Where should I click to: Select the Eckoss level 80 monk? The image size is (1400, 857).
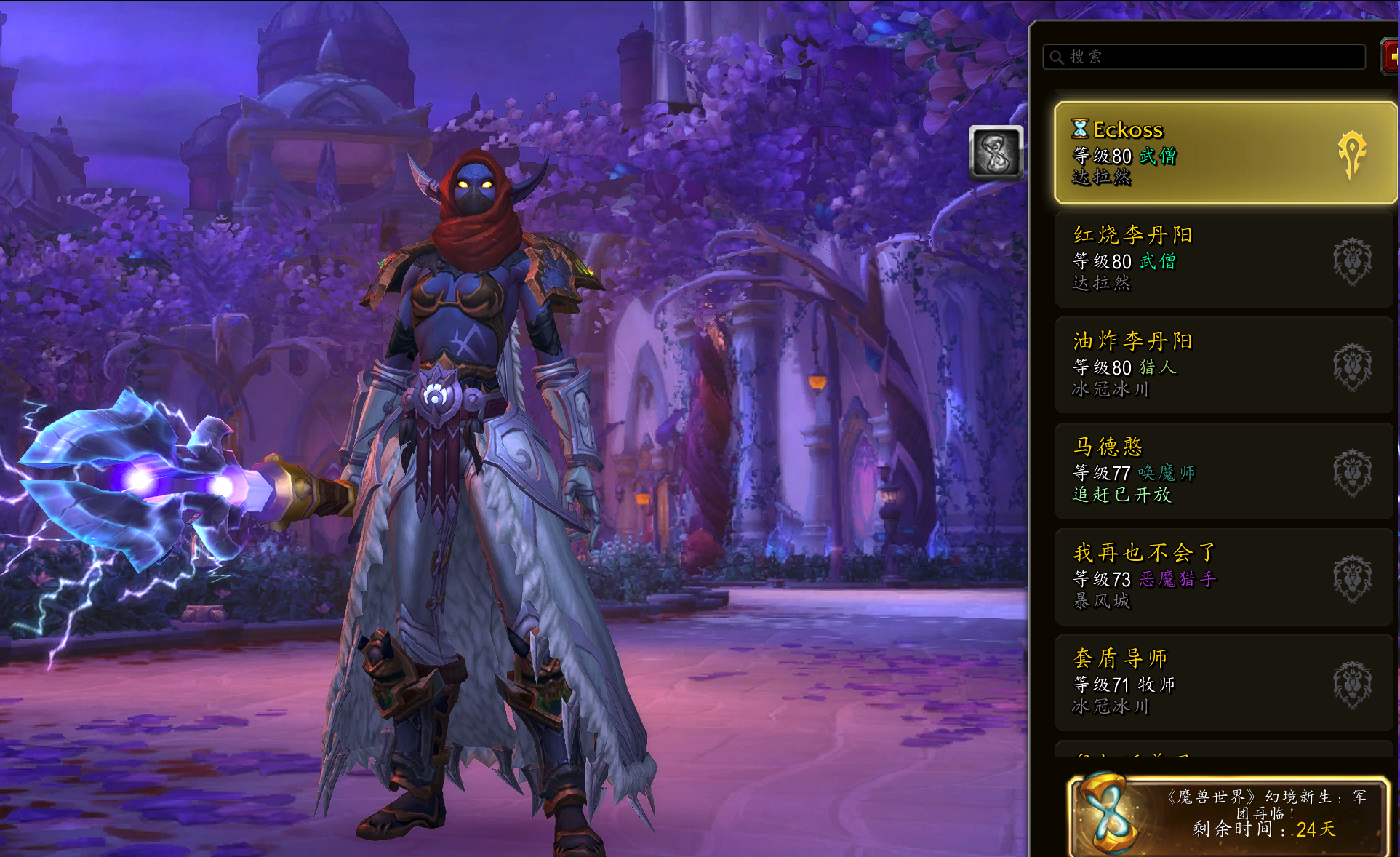pos(1225,153)
